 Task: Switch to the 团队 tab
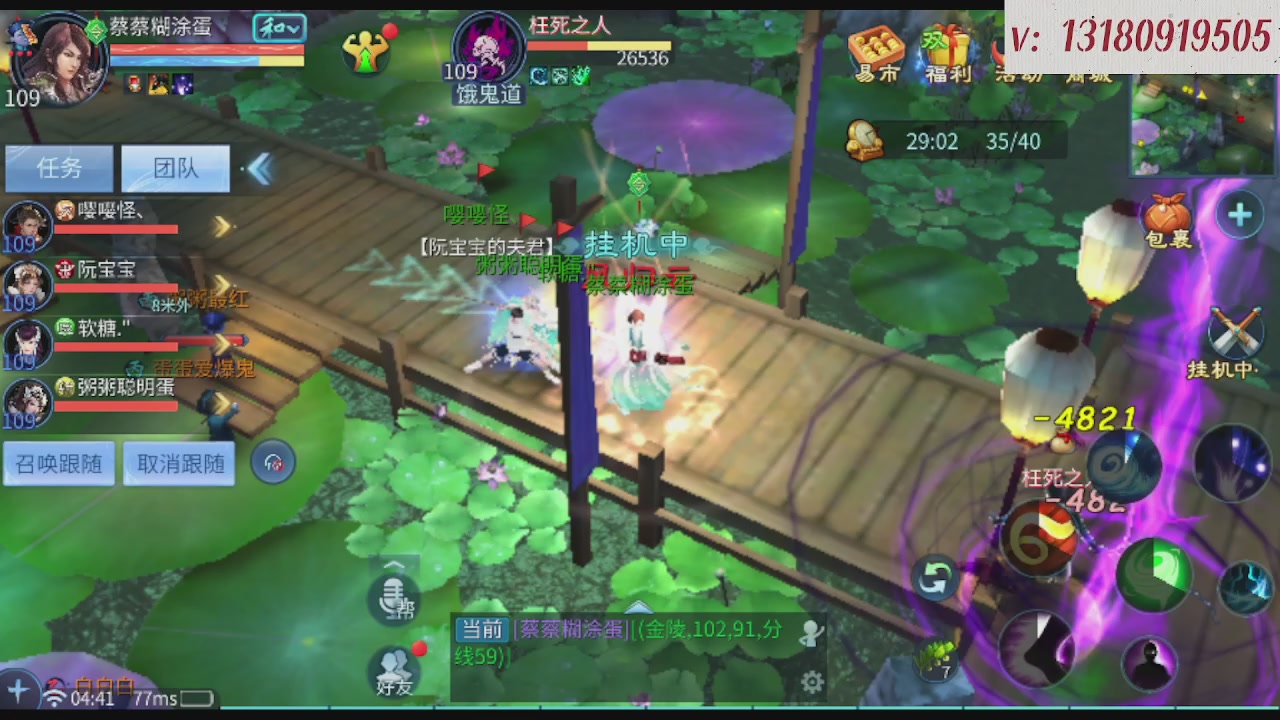[175, 168]
